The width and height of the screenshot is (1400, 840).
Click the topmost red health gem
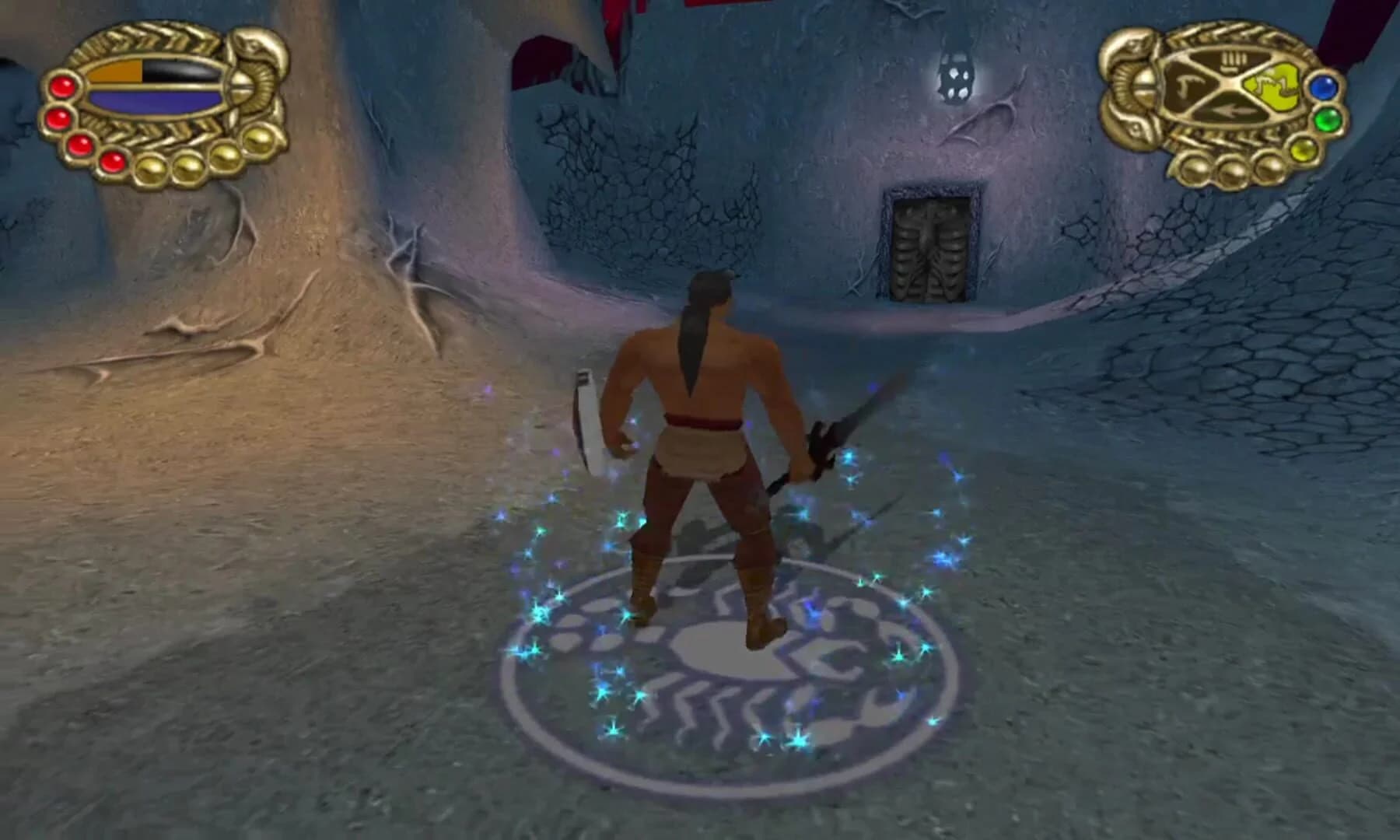(x=62, y=85)
